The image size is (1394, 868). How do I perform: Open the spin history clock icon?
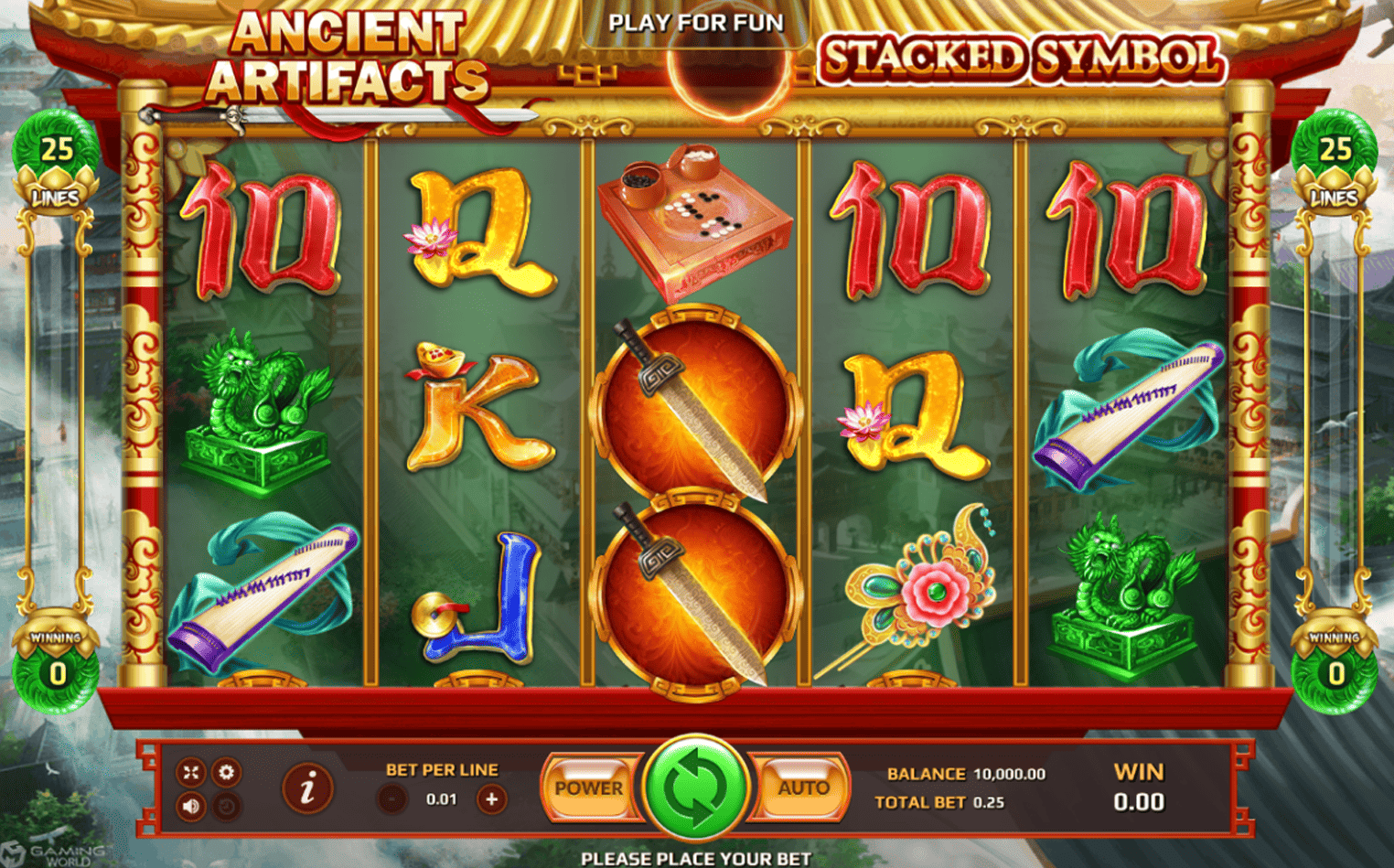226,807
